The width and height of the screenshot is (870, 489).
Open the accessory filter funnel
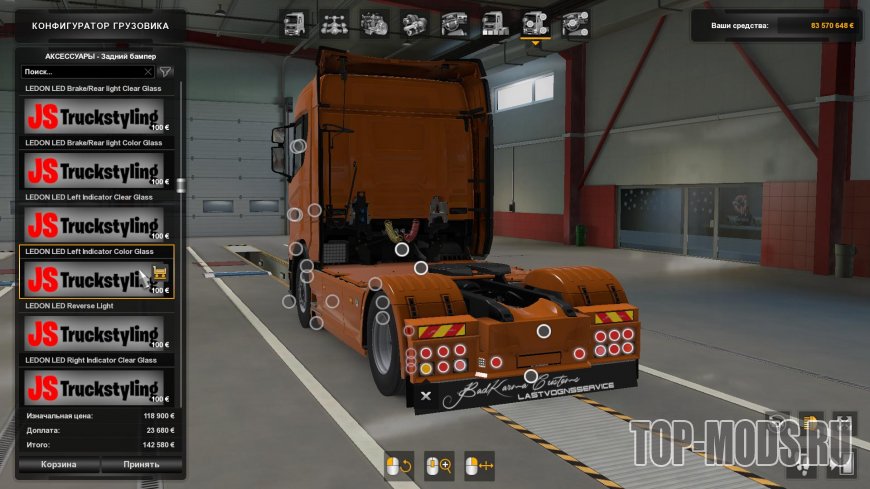[166, 72]
